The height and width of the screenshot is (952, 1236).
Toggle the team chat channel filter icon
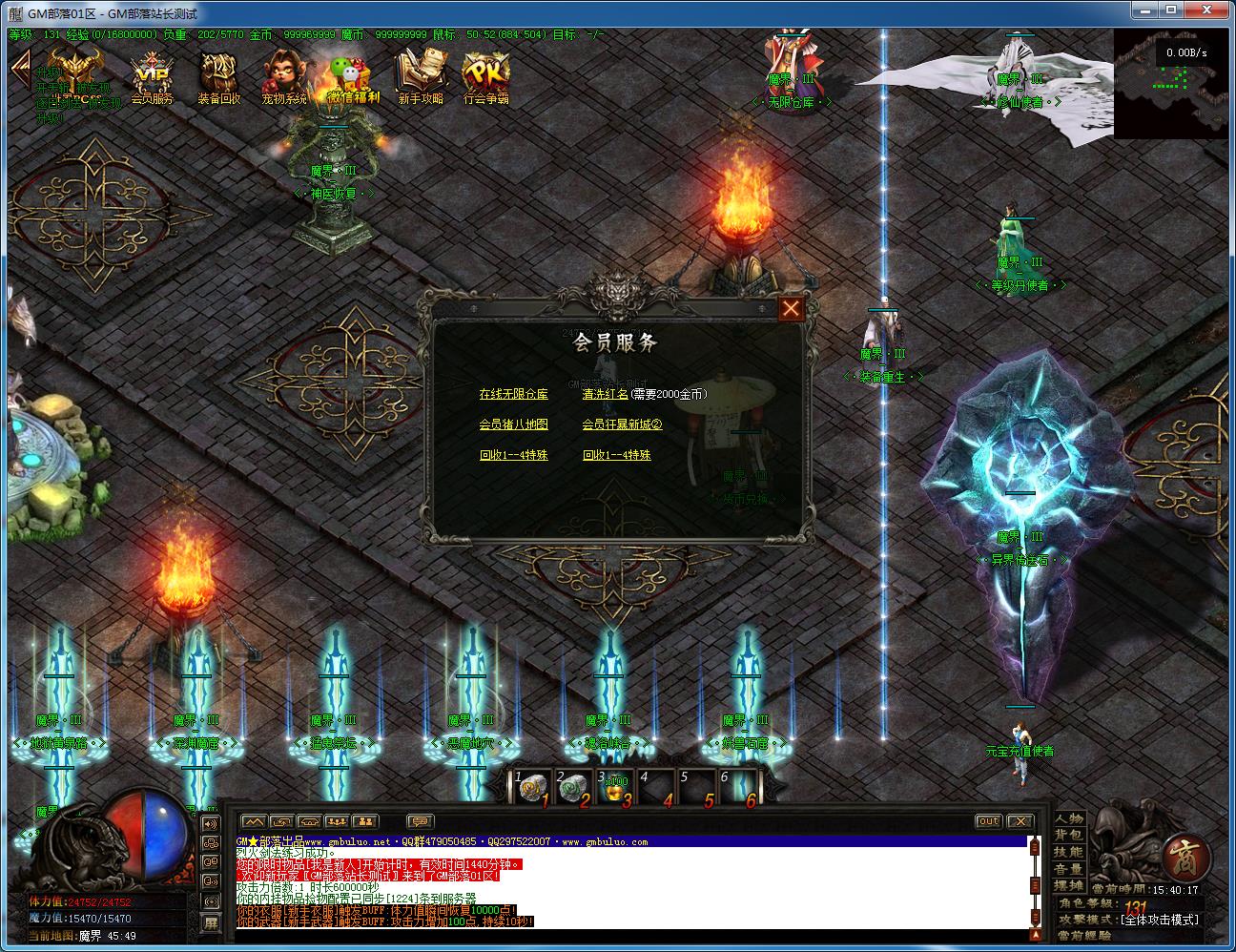click(x=336, y=821)
